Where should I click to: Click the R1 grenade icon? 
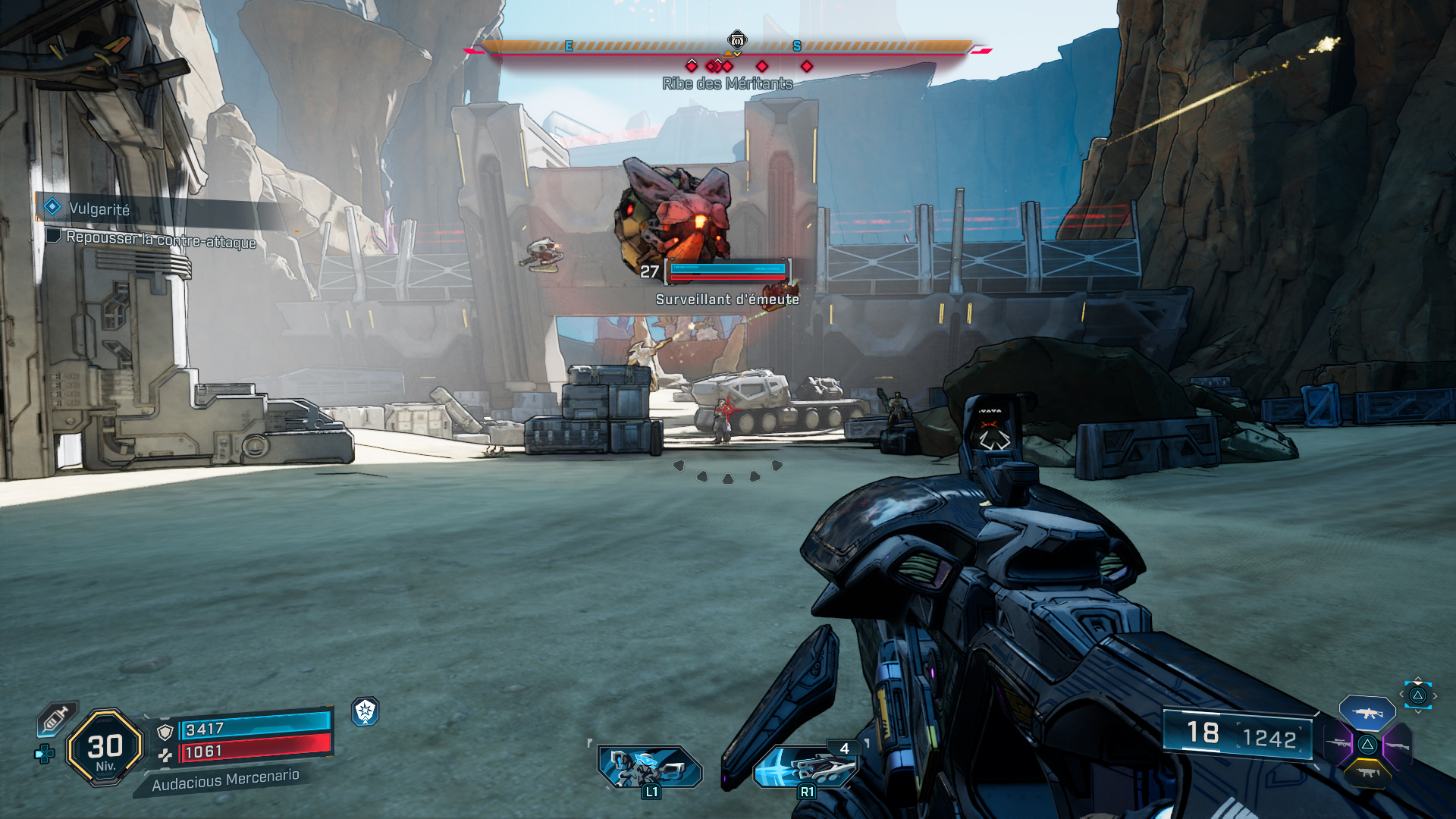point(806,767)
